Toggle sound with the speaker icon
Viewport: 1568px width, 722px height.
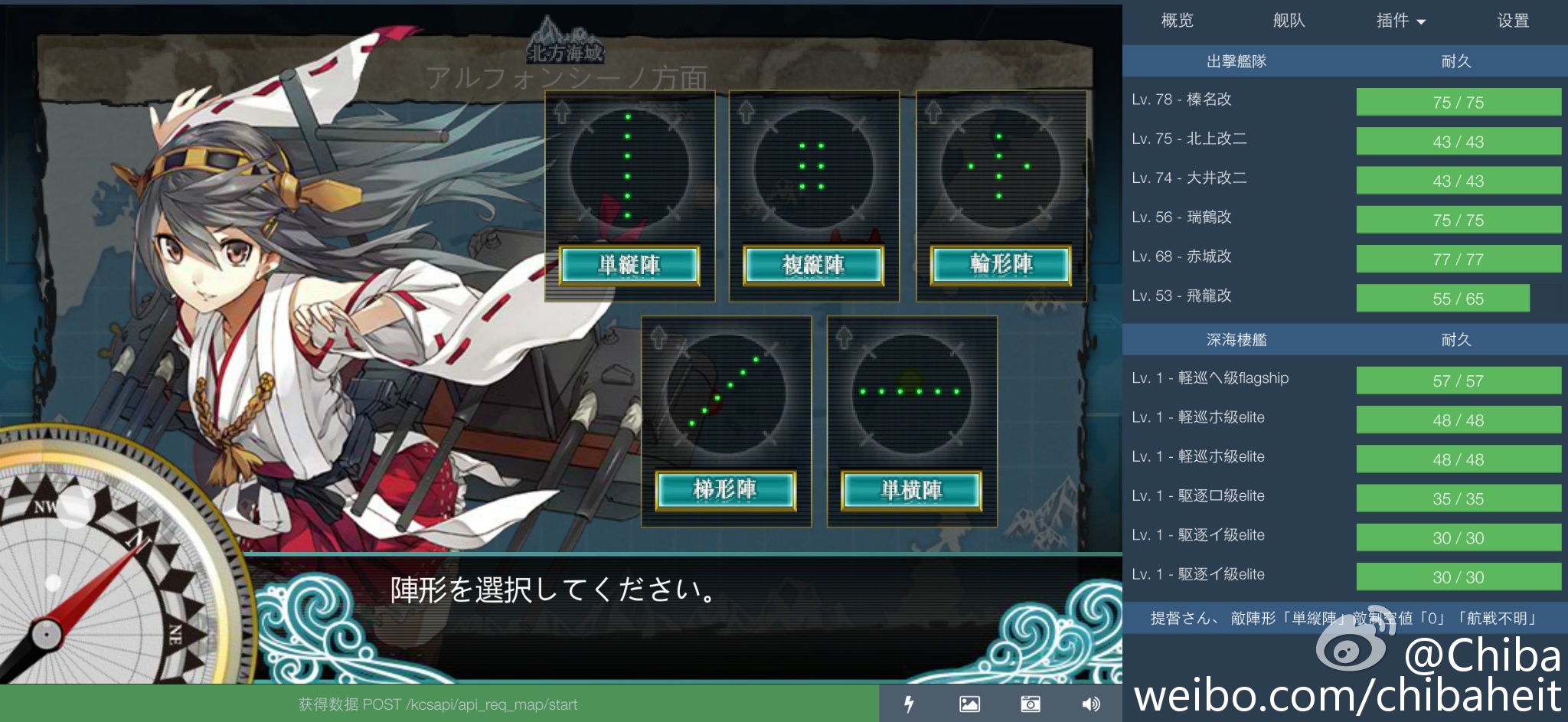click(x=1091, y=704)
